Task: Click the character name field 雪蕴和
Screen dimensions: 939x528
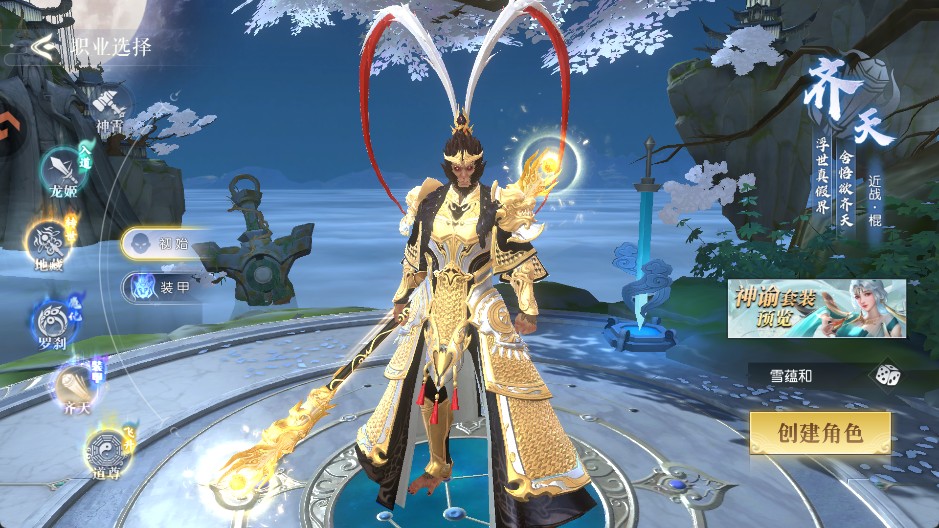Action: tap(800, 375)
